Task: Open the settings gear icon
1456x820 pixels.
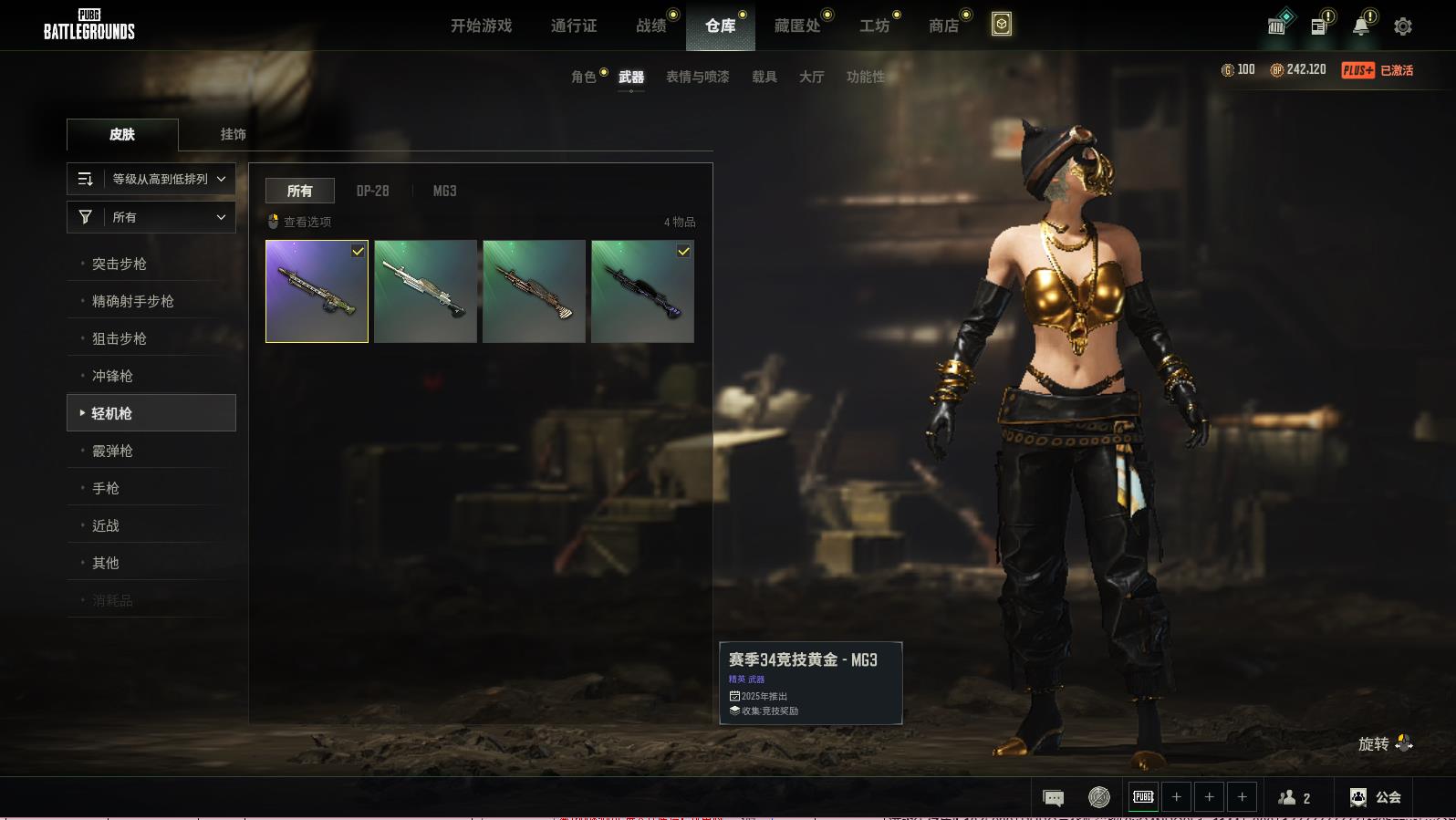Action: 1402,26
